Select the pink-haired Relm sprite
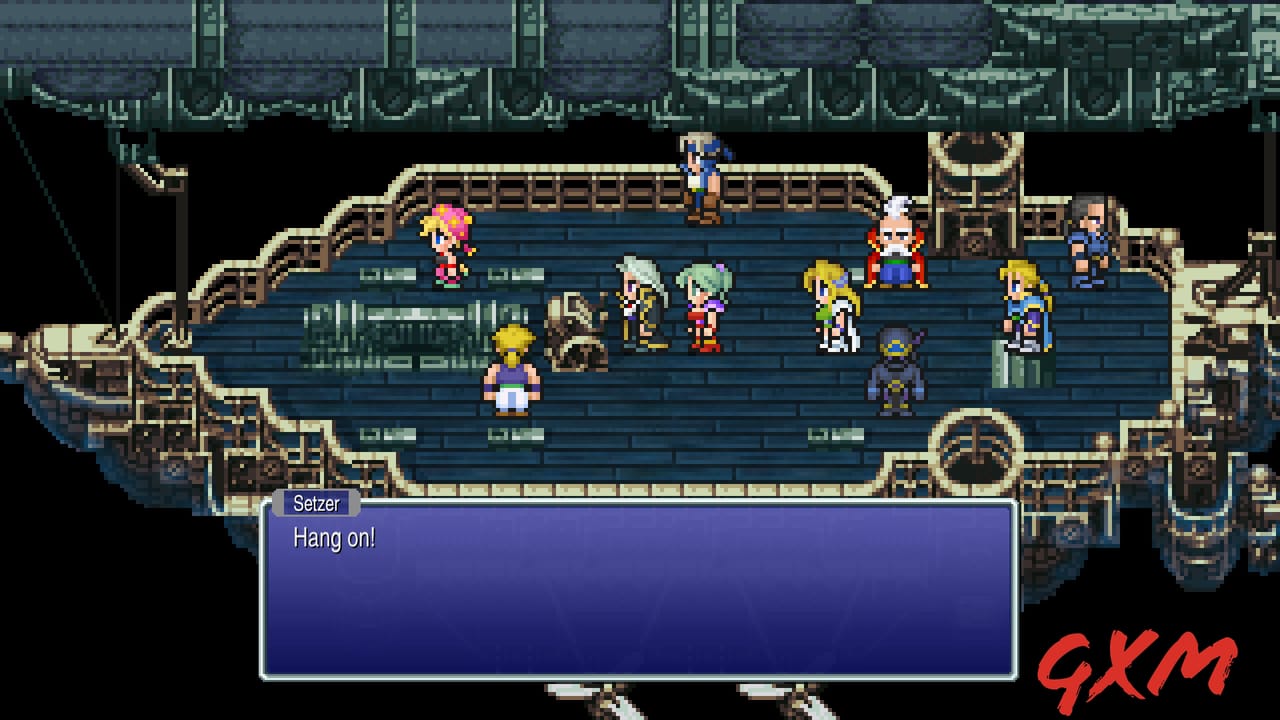The image size is (1280, 720). [445, 252]
